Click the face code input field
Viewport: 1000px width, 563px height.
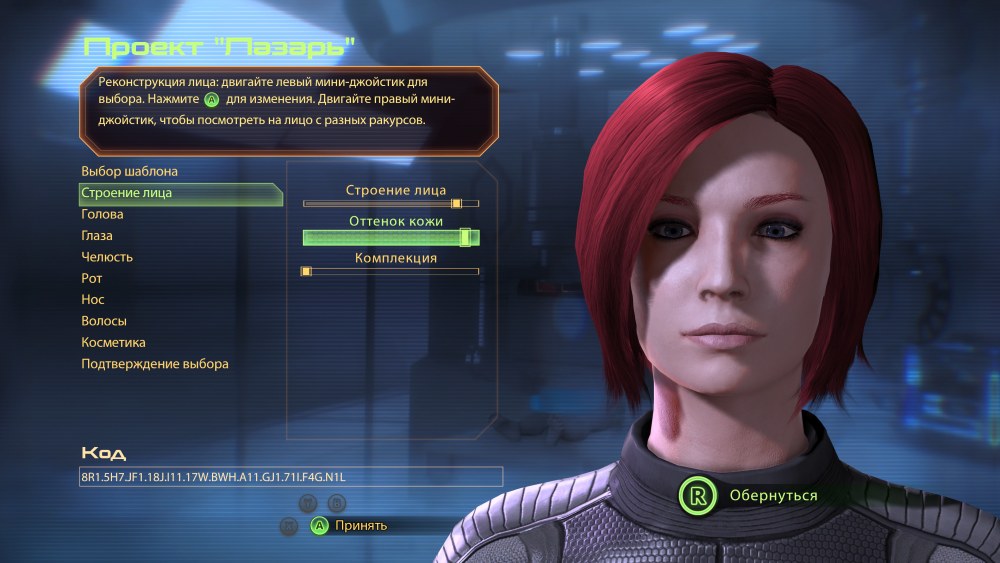tap(290, 477)
